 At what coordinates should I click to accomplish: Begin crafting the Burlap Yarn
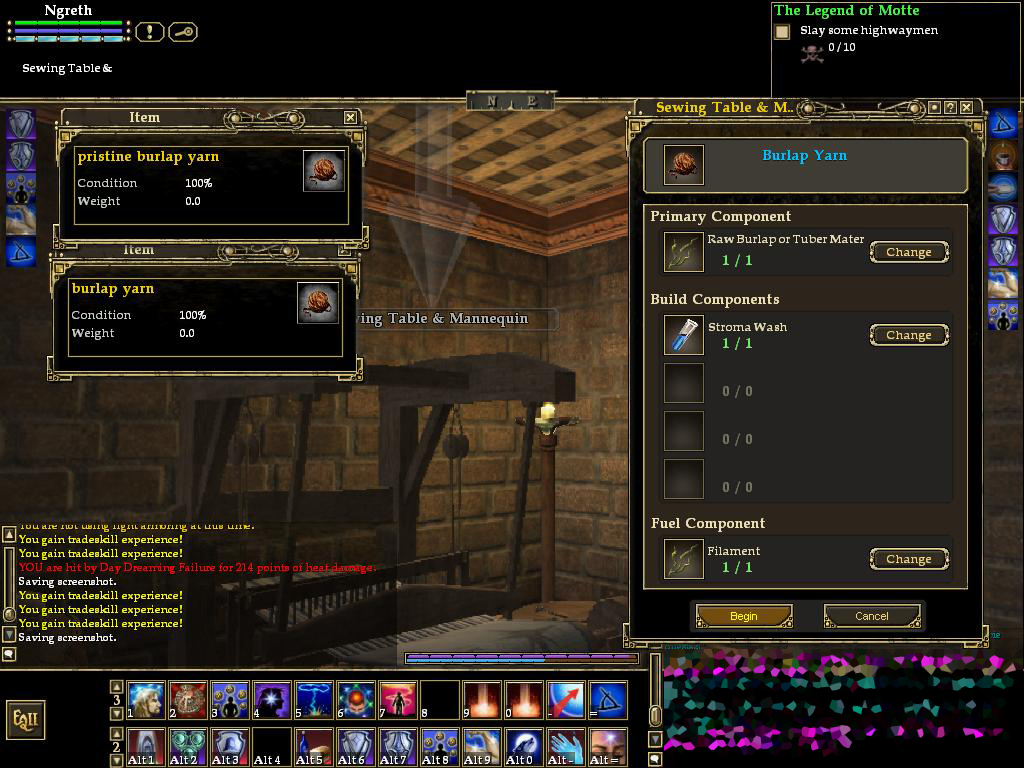click(x=744, y=616)
